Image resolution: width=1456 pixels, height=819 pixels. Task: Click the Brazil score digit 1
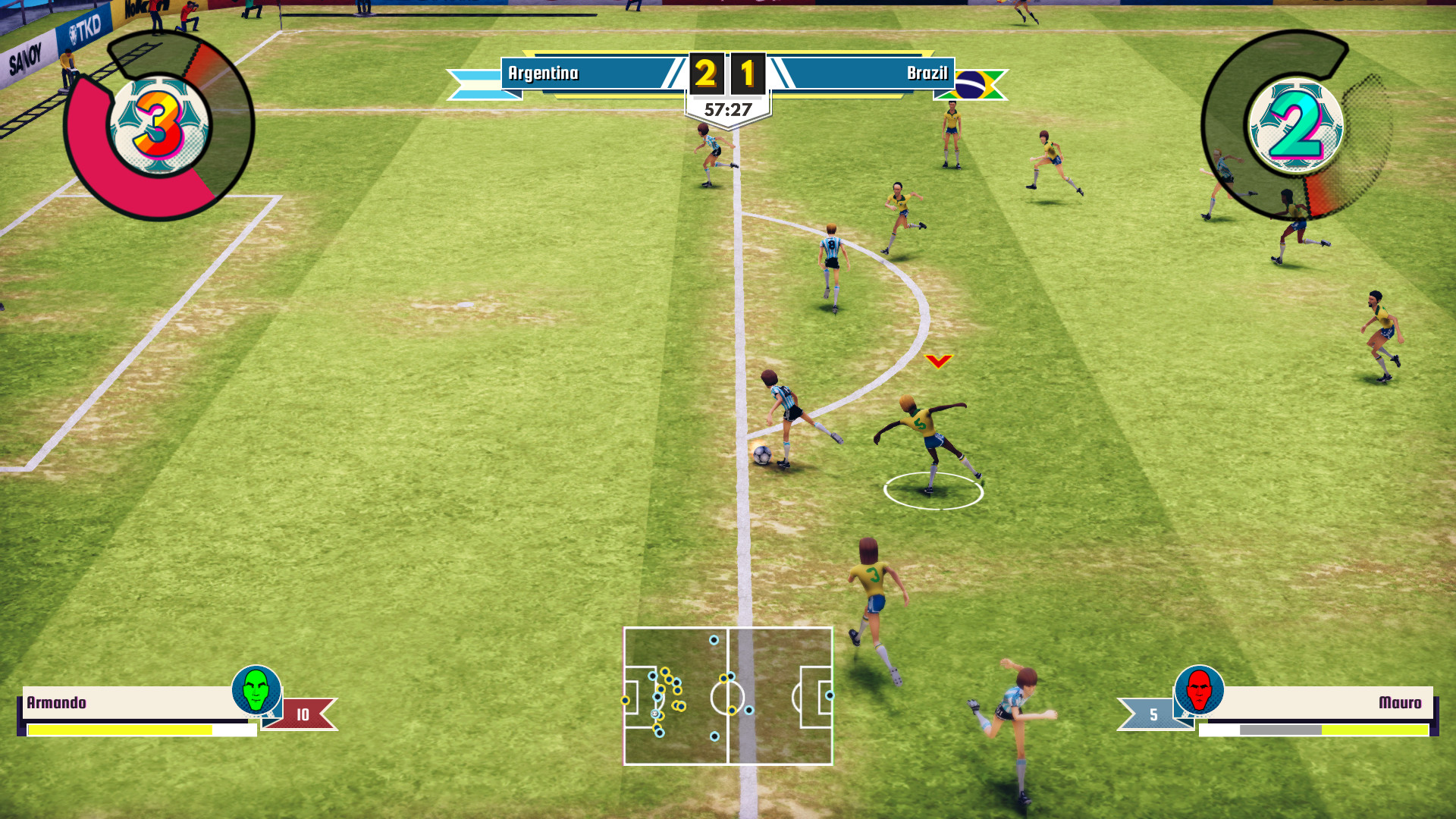(x=747, y=74)
